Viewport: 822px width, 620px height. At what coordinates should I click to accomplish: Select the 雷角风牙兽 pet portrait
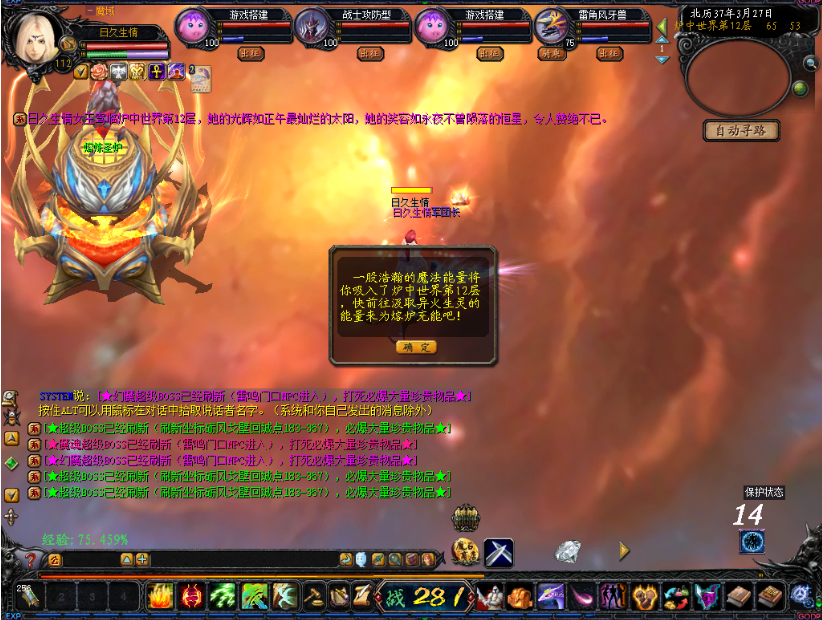pos(552,26)
